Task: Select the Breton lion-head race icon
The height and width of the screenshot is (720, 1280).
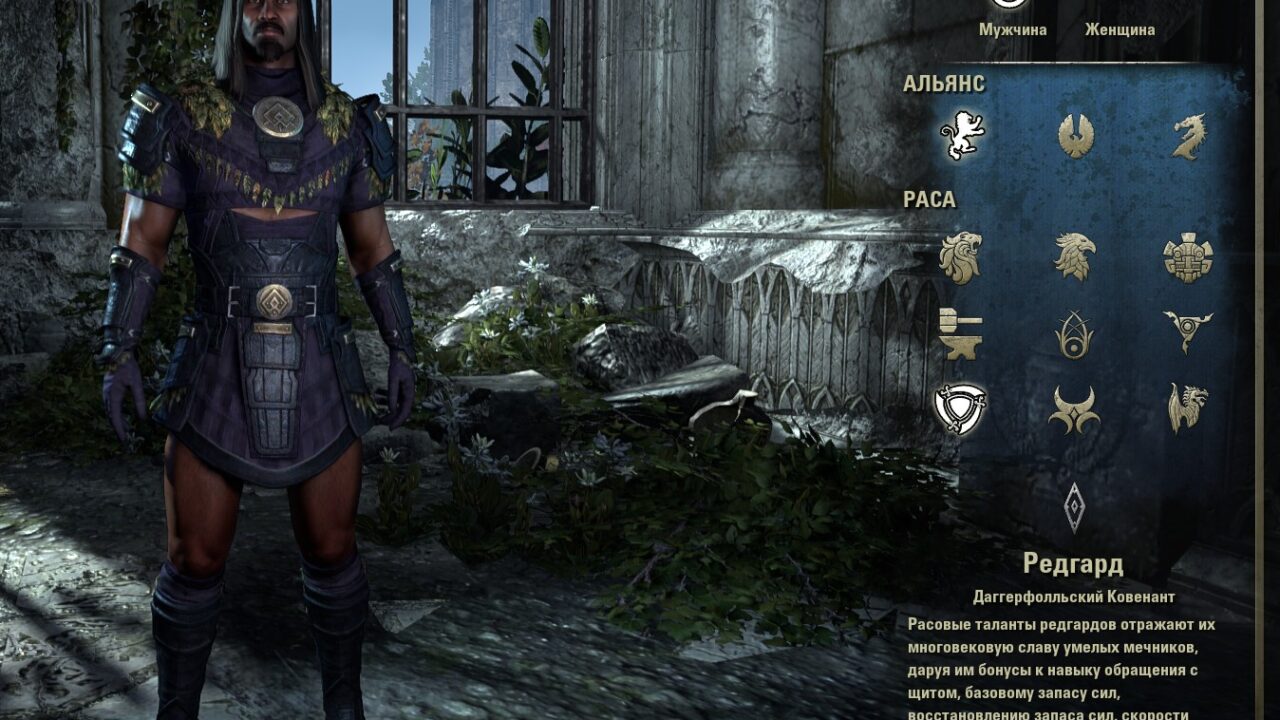Action: (x=961, y=257)
